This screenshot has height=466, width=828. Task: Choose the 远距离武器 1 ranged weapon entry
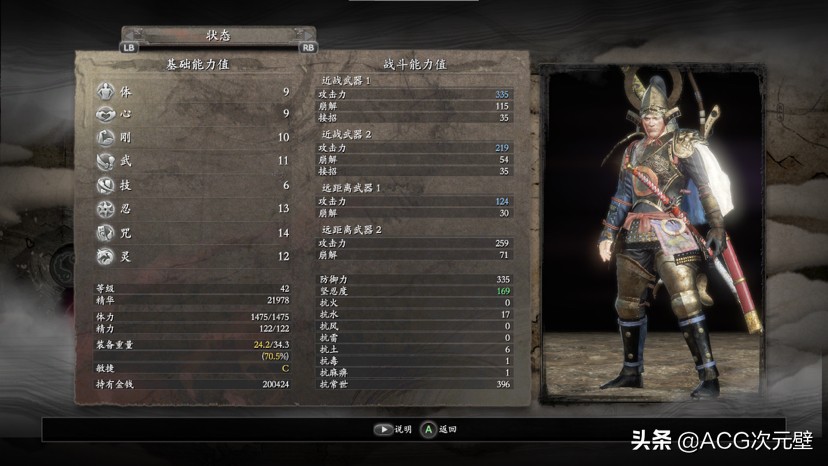(x=350, y=188)
